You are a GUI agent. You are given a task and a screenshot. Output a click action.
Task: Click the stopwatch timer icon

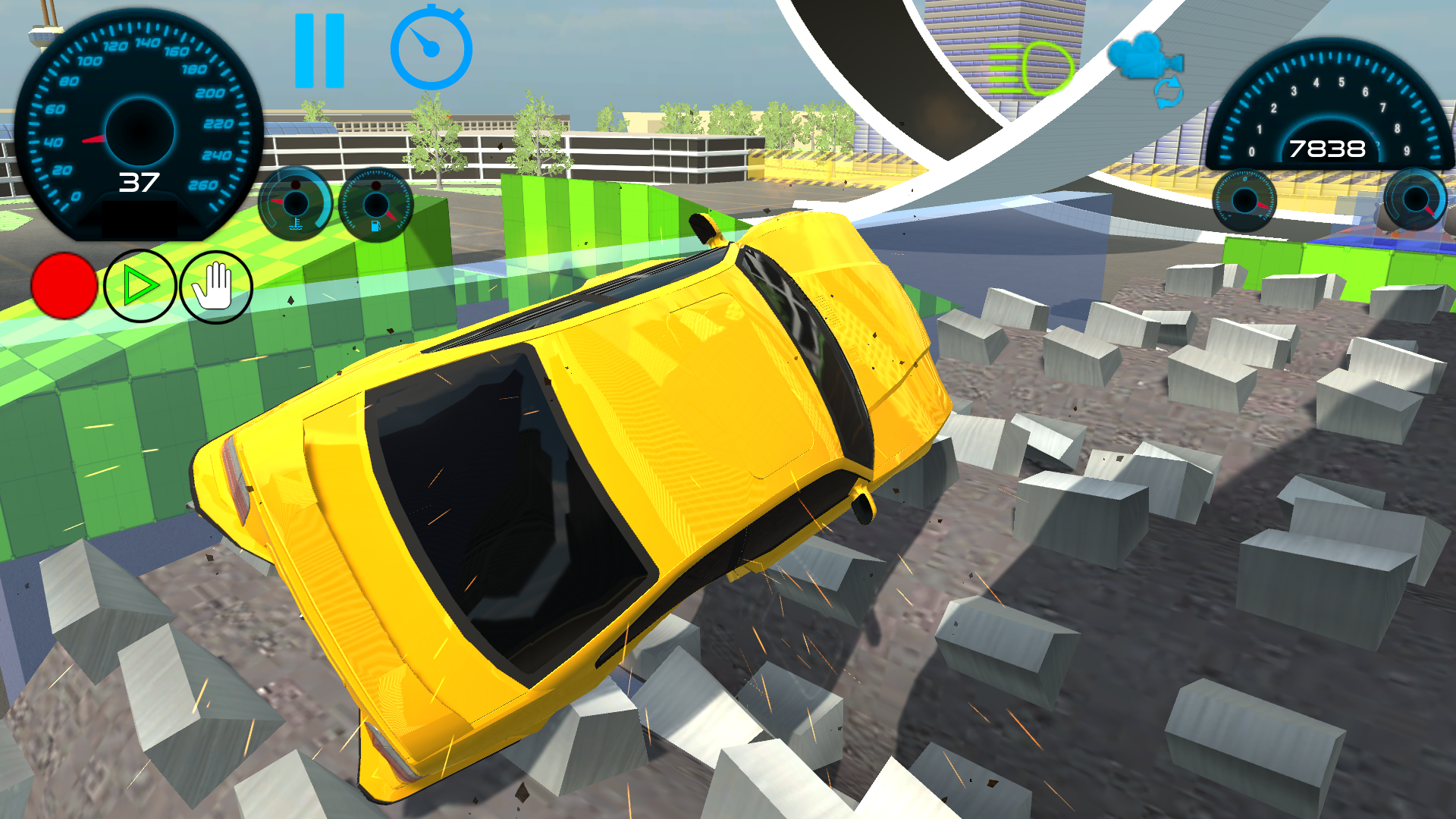pyautogui.click(x=430, y=47)
